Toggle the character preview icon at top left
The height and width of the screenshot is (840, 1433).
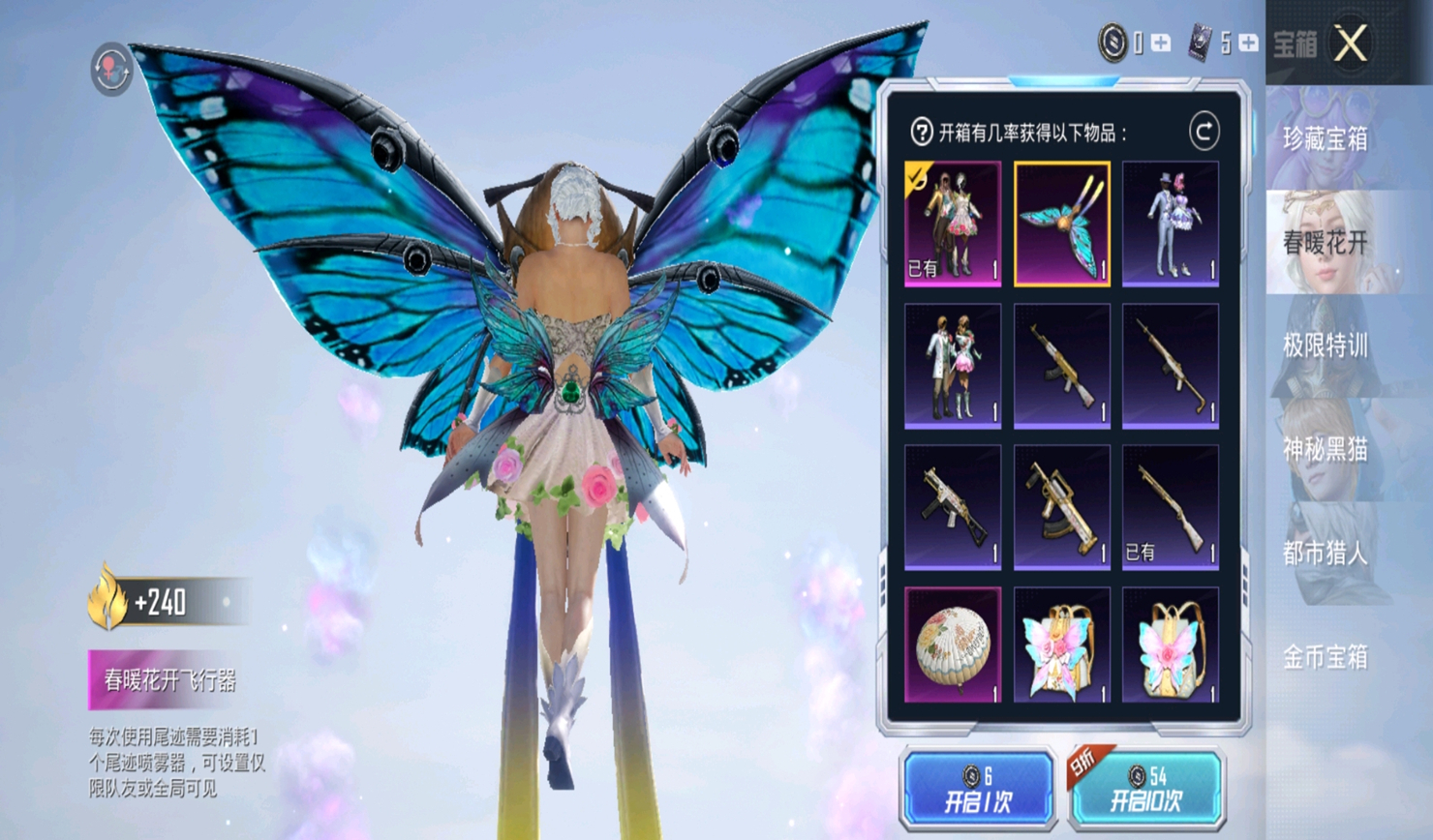click(111, 69)
